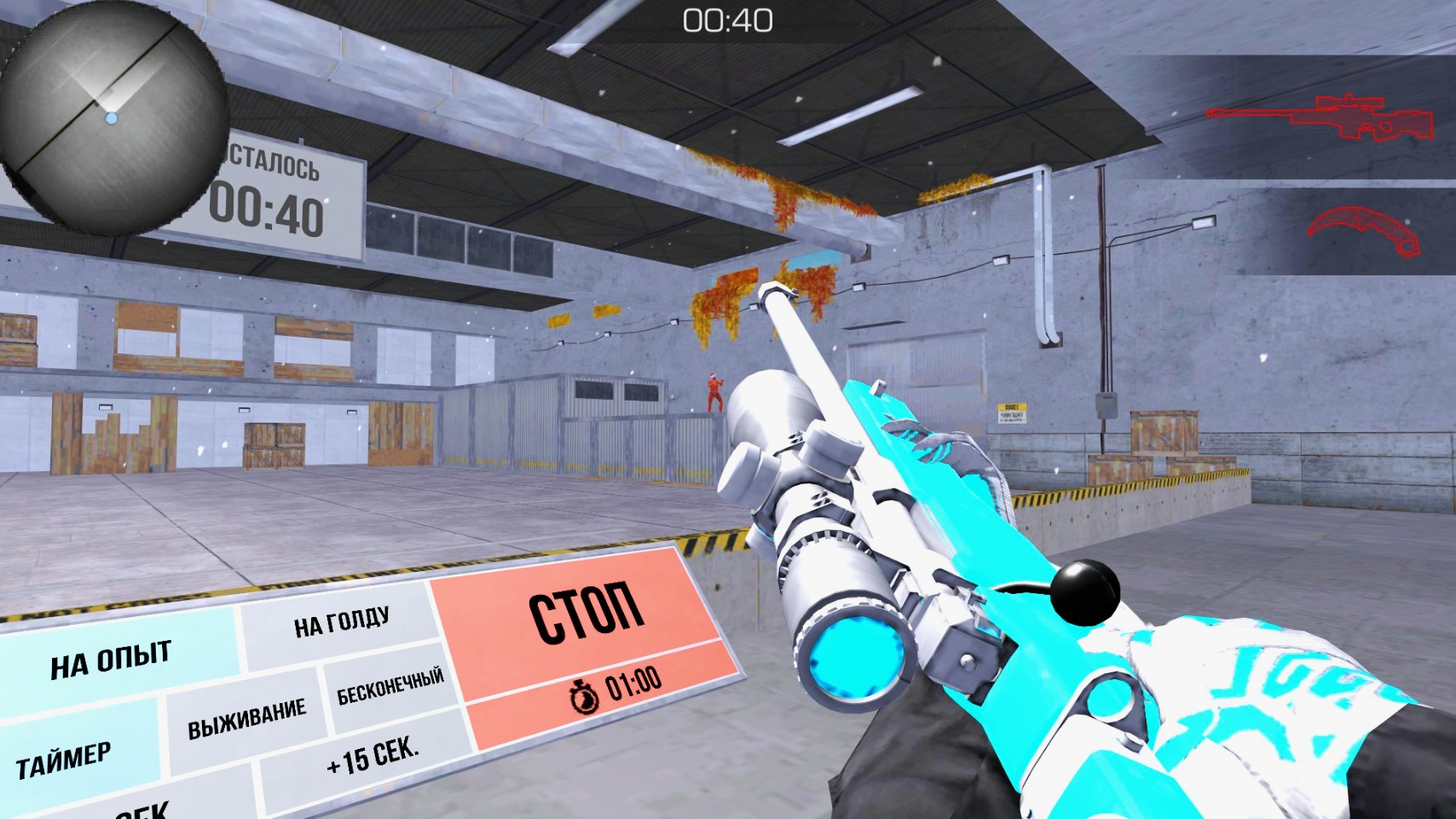Select the karambit knife icon
The height and width of the screenshot is (819, 1456).
(1364, 230)
